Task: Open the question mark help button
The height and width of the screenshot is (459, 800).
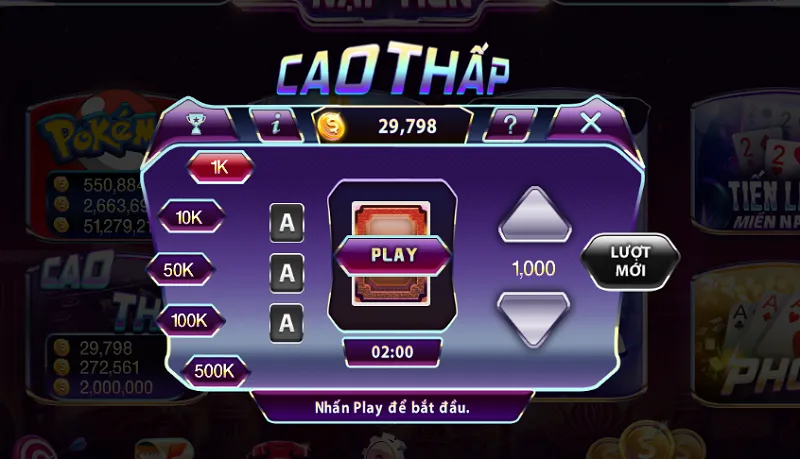Action: pyautogui.click(x=510, y=124)
